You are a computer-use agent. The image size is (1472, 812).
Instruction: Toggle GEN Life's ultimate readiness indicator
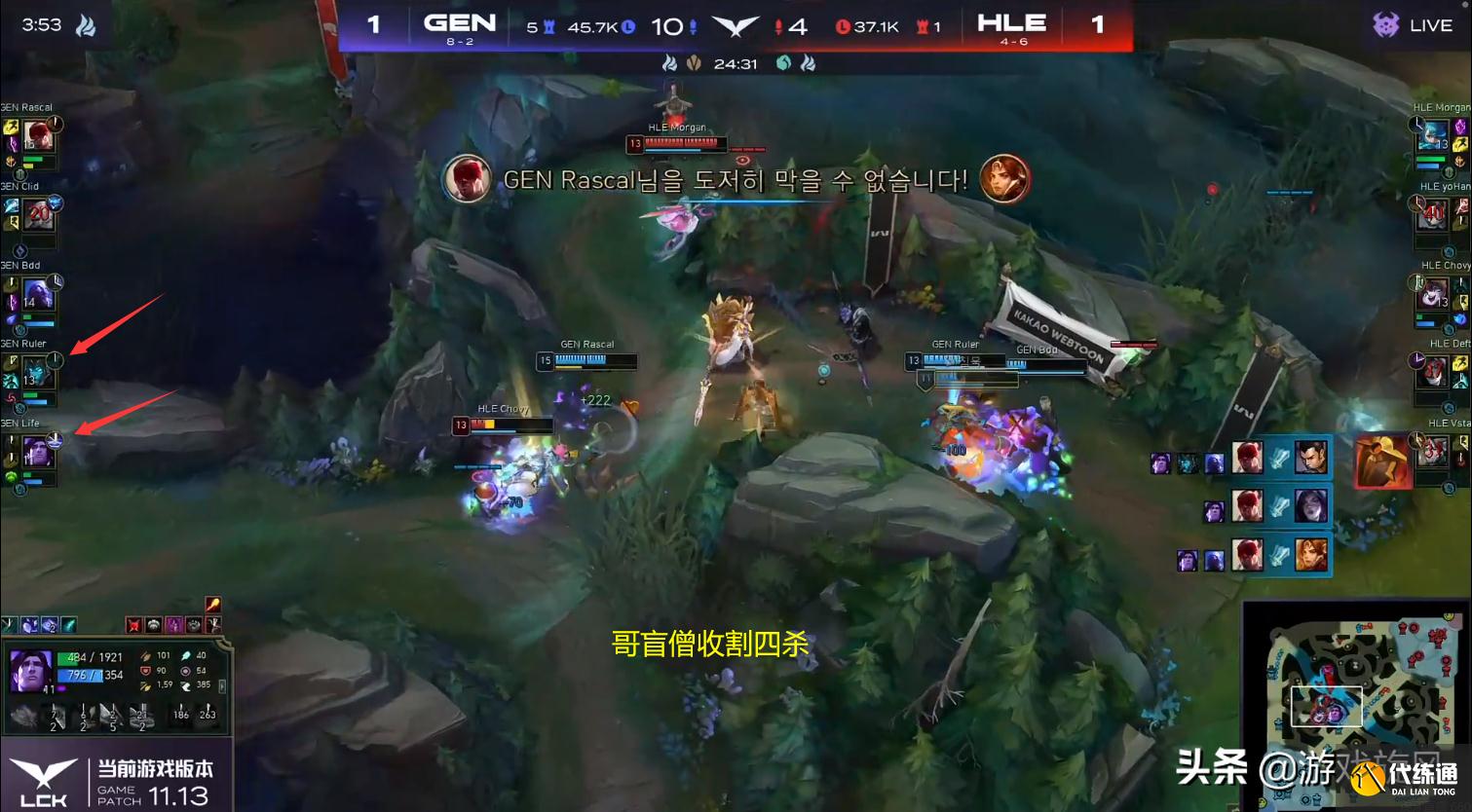pos(57,440)
